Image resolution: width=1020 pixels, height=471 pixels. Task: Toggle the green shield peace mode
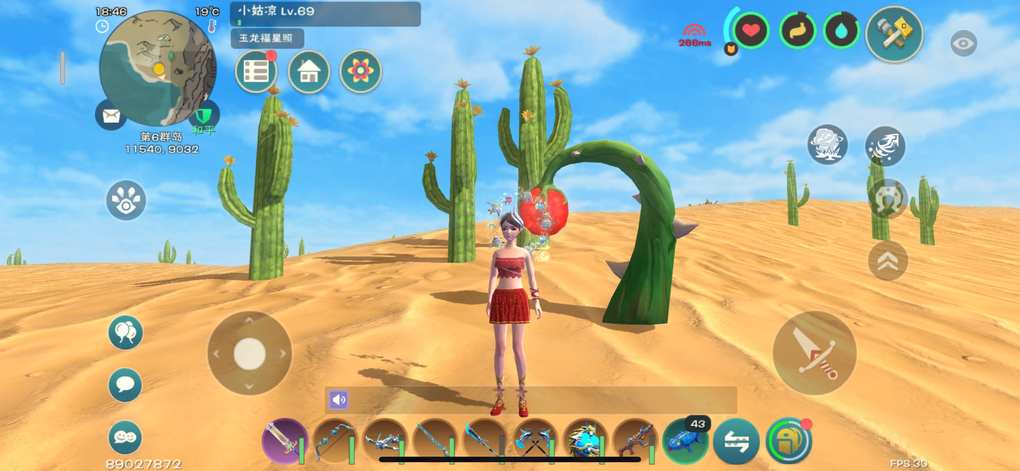point(204,115)
